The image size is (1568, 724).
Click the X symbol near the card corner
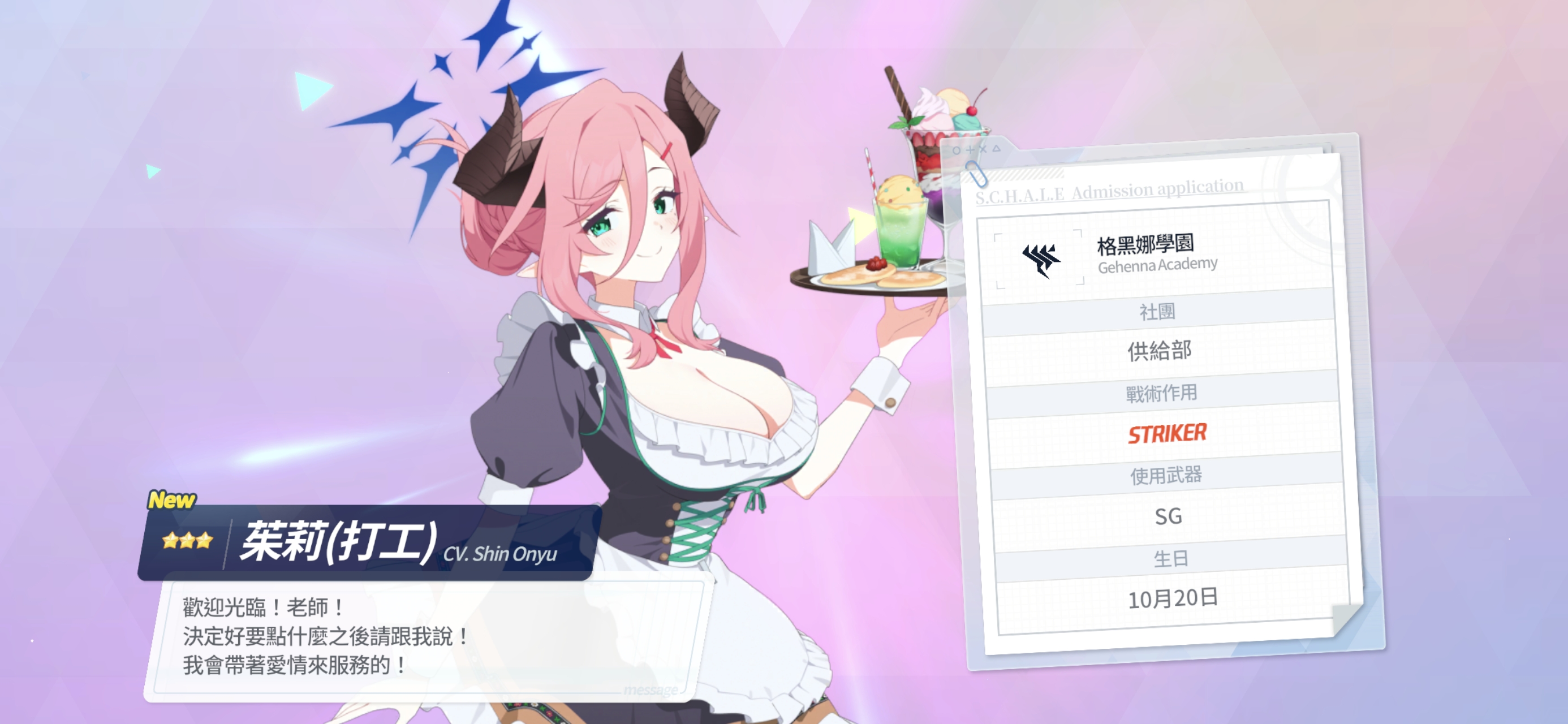click(984, 150)
